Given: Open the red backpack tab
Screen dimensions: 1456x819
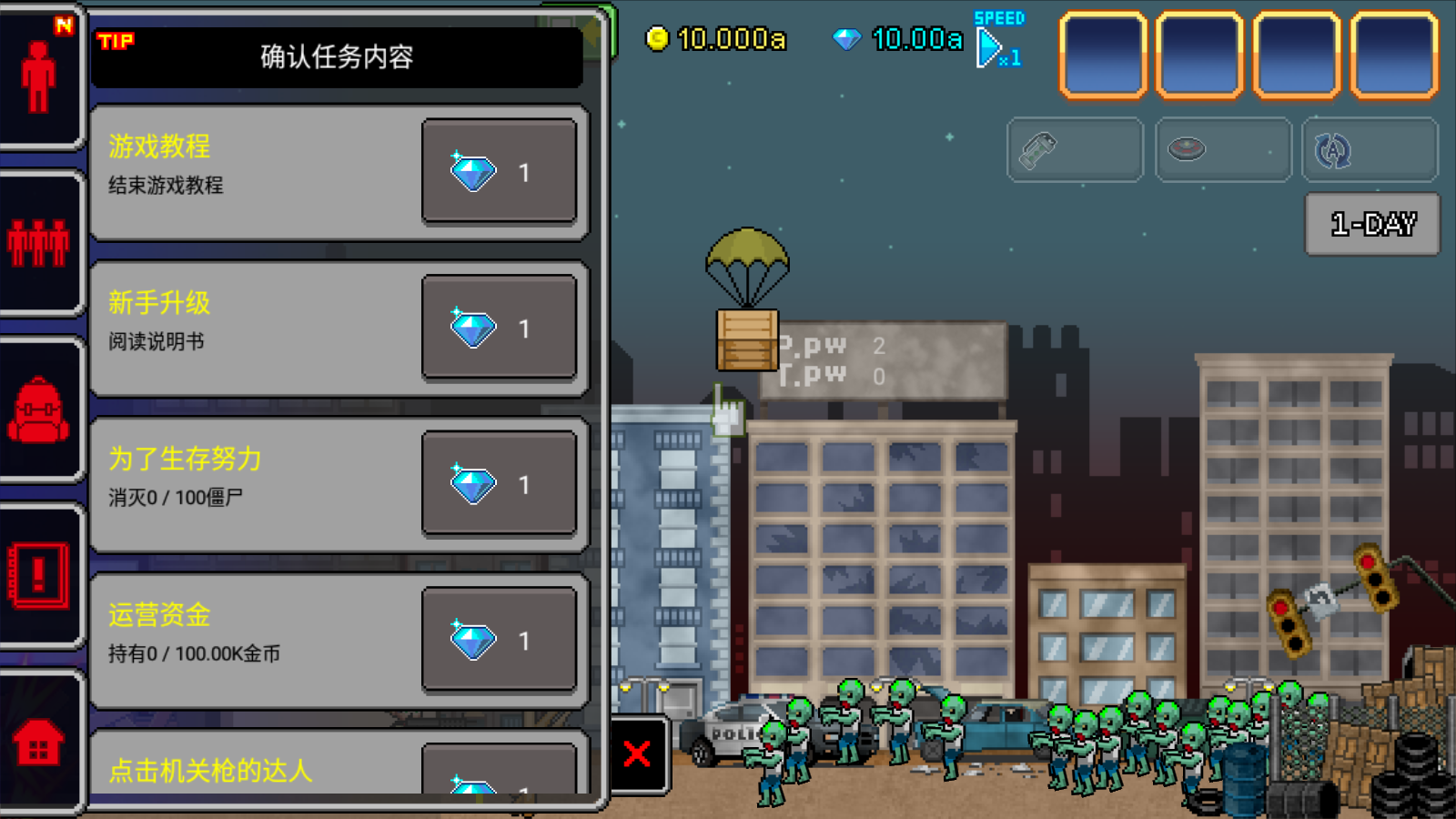Looking at the screenshot, I should [x=38, y=409].
